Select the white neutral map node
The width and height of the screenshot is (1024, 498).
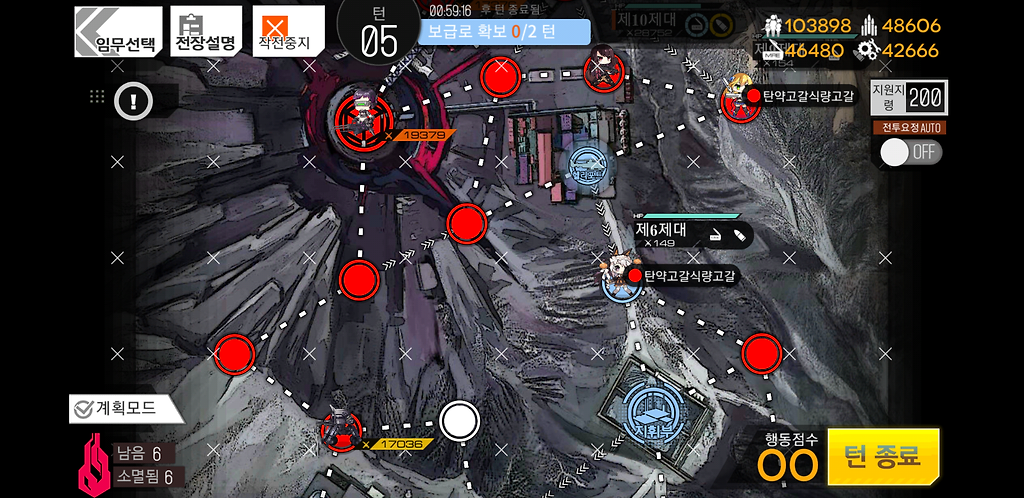pos(459,421)
